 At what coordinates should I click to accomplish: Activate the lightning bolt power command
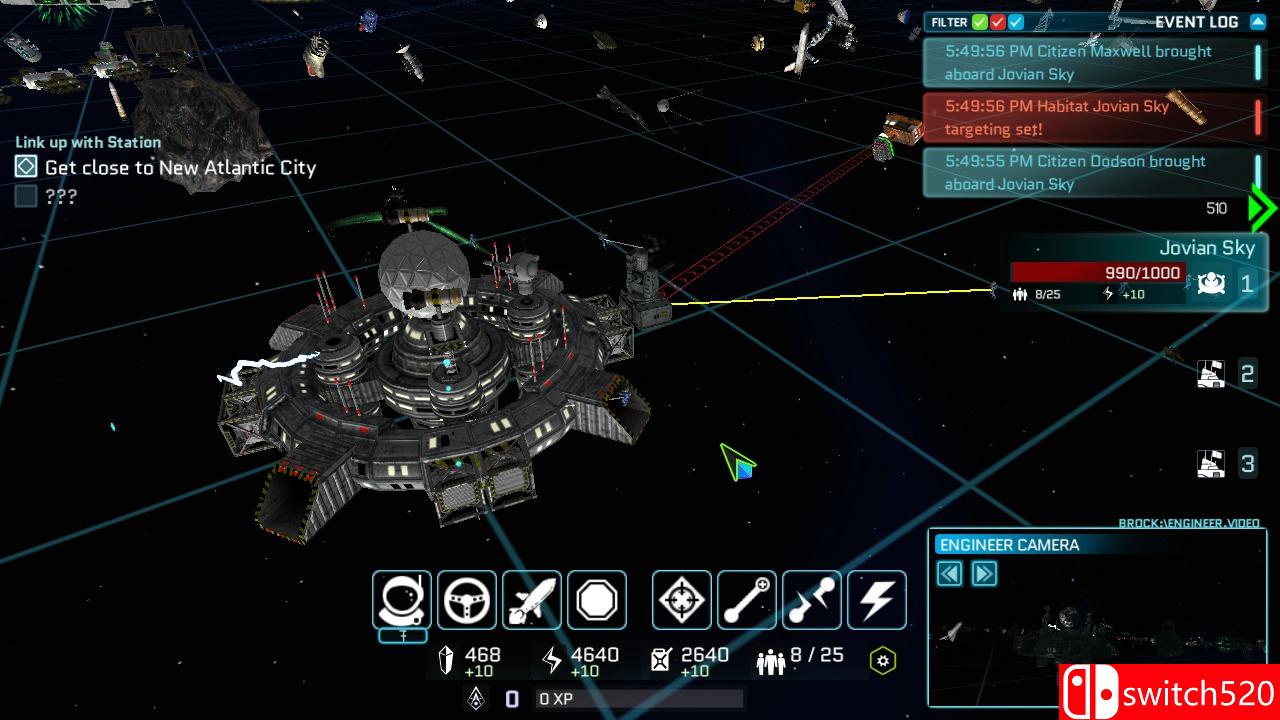(x=877, y=600)
